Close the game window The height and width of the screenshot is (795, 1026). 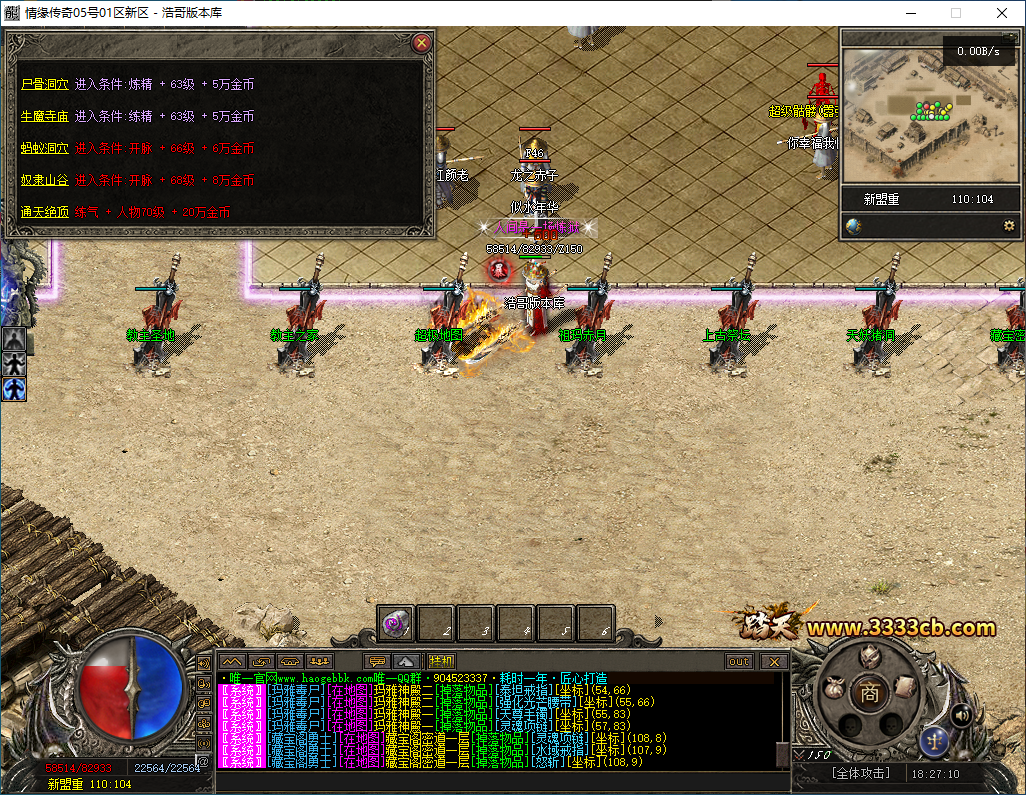1001,13
